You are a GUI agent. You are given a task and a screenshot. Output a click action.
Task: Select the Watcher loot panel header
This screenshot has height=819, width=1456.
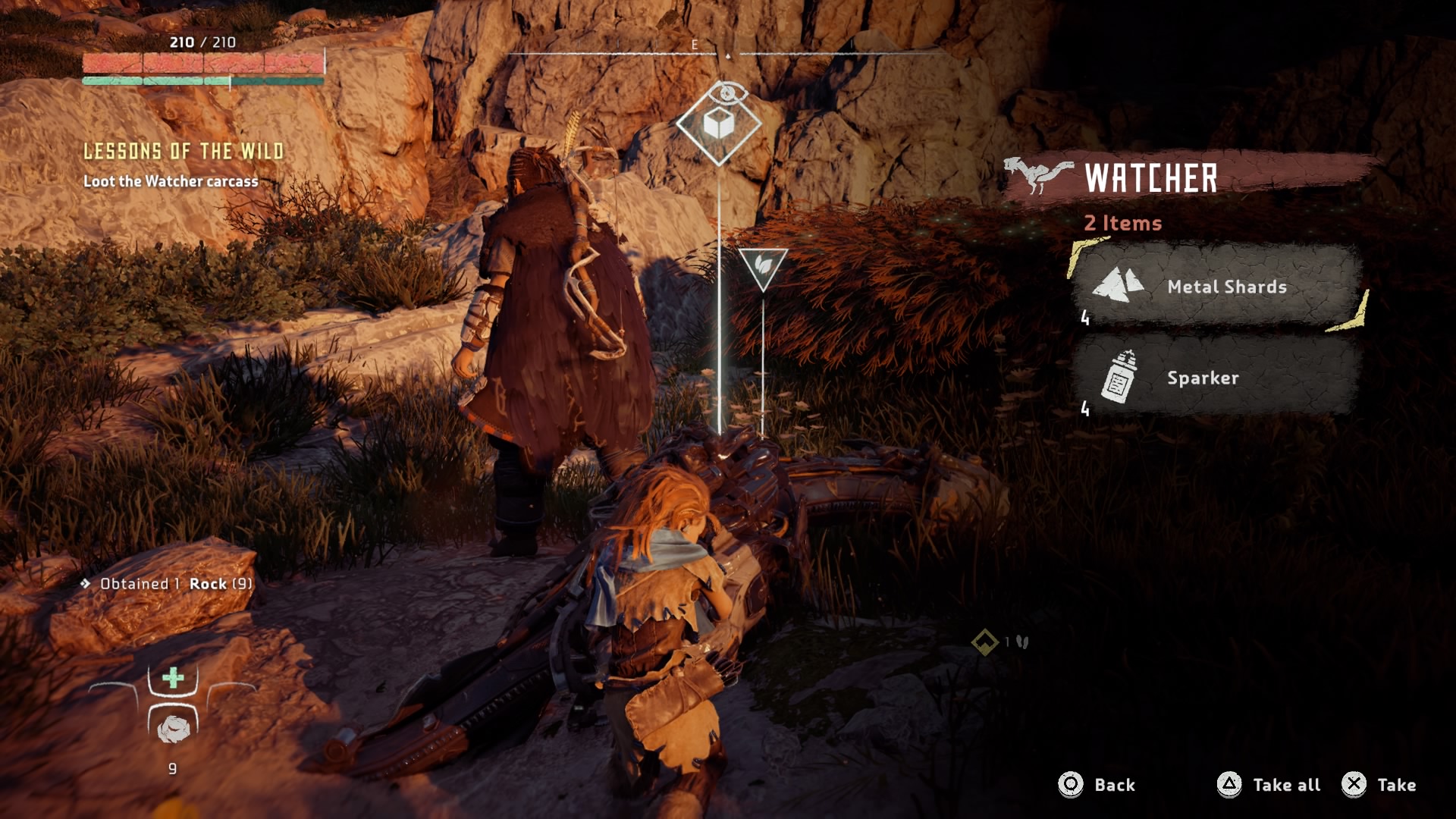(1150, 178)
